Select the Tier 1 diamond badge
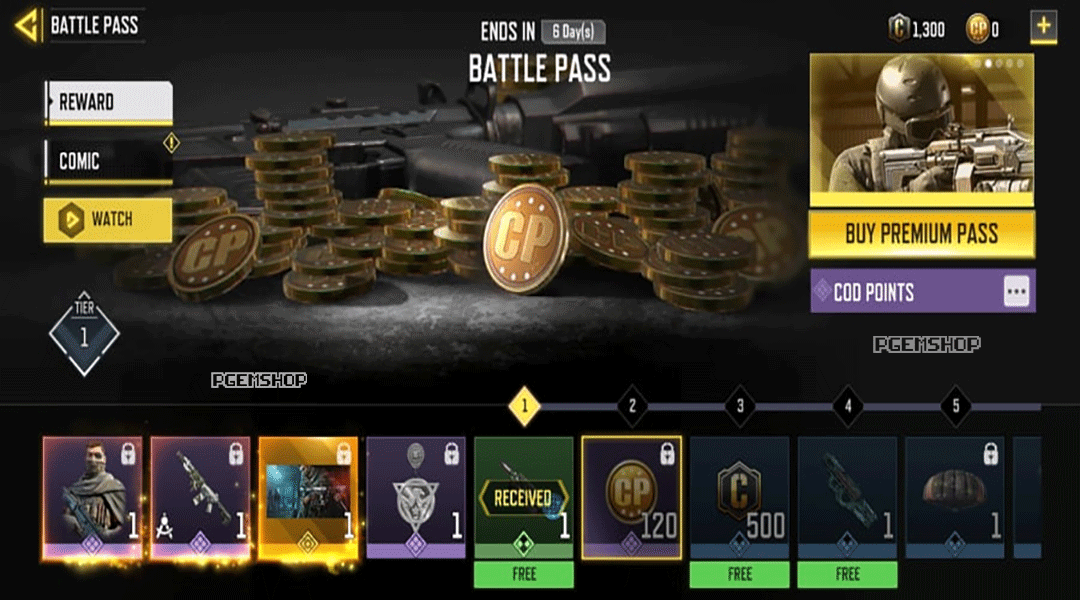Viewport: 1080px width, 600px height. click(84, 336)
